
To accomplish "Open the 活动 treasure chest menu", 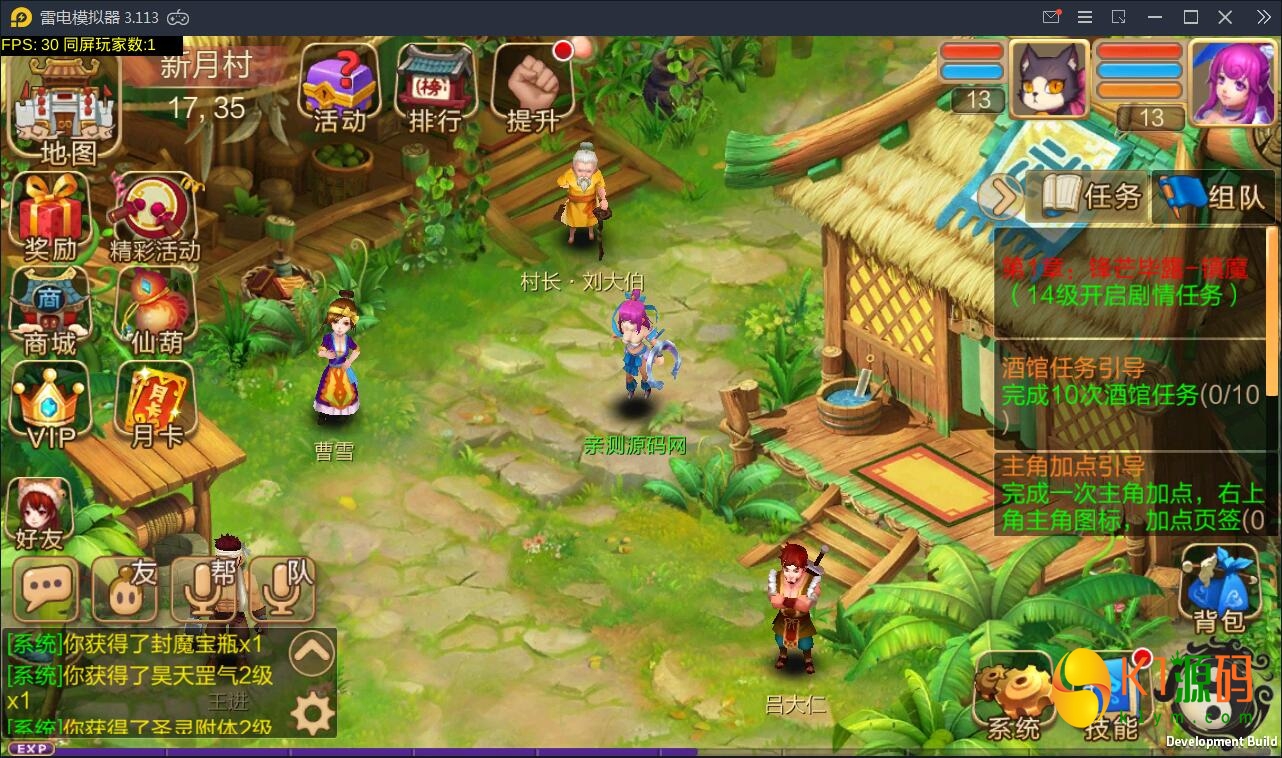I will point(340,88).
